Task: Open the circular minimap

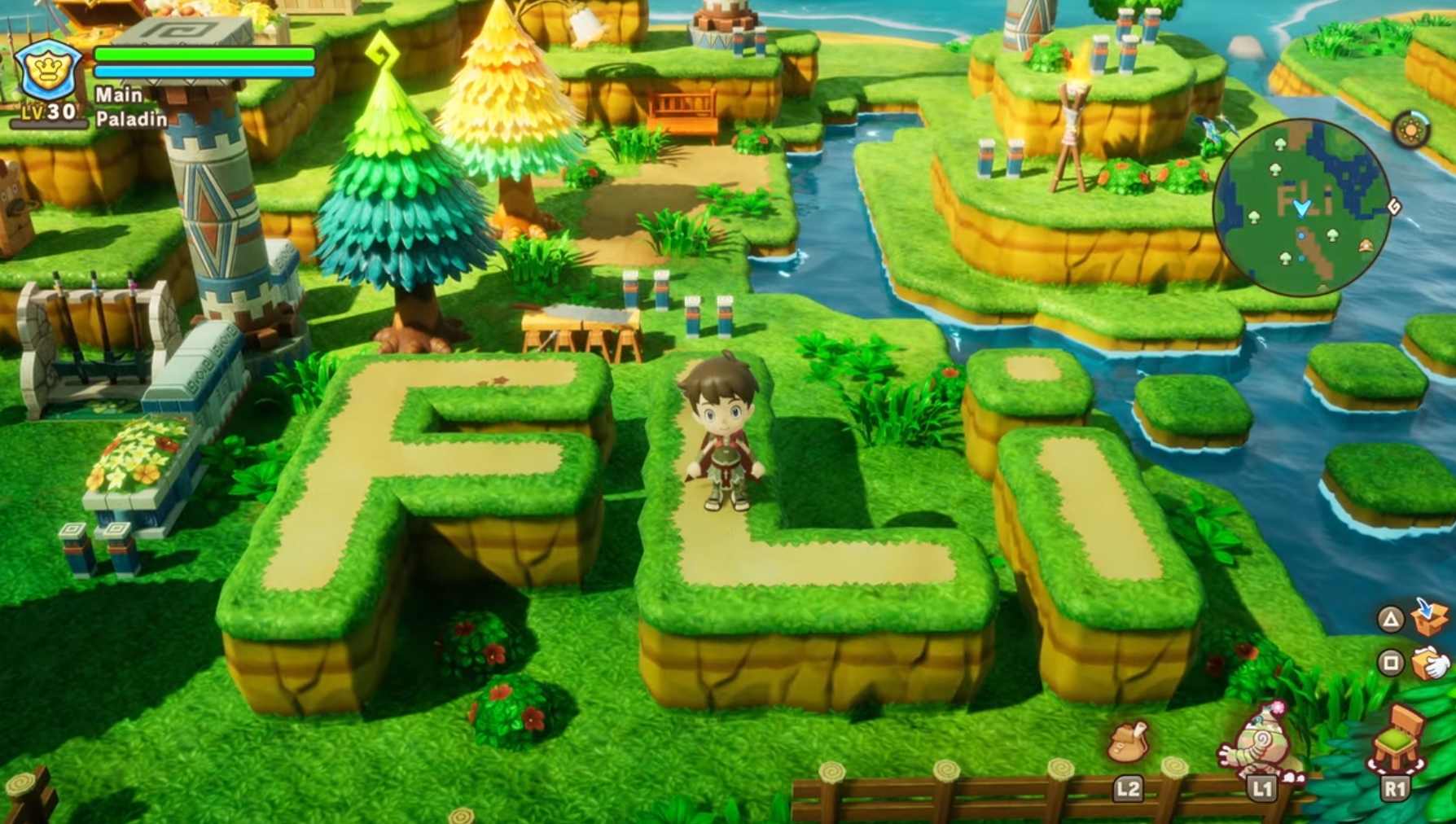Action: pyautogui.click(x=1300, y=207)
